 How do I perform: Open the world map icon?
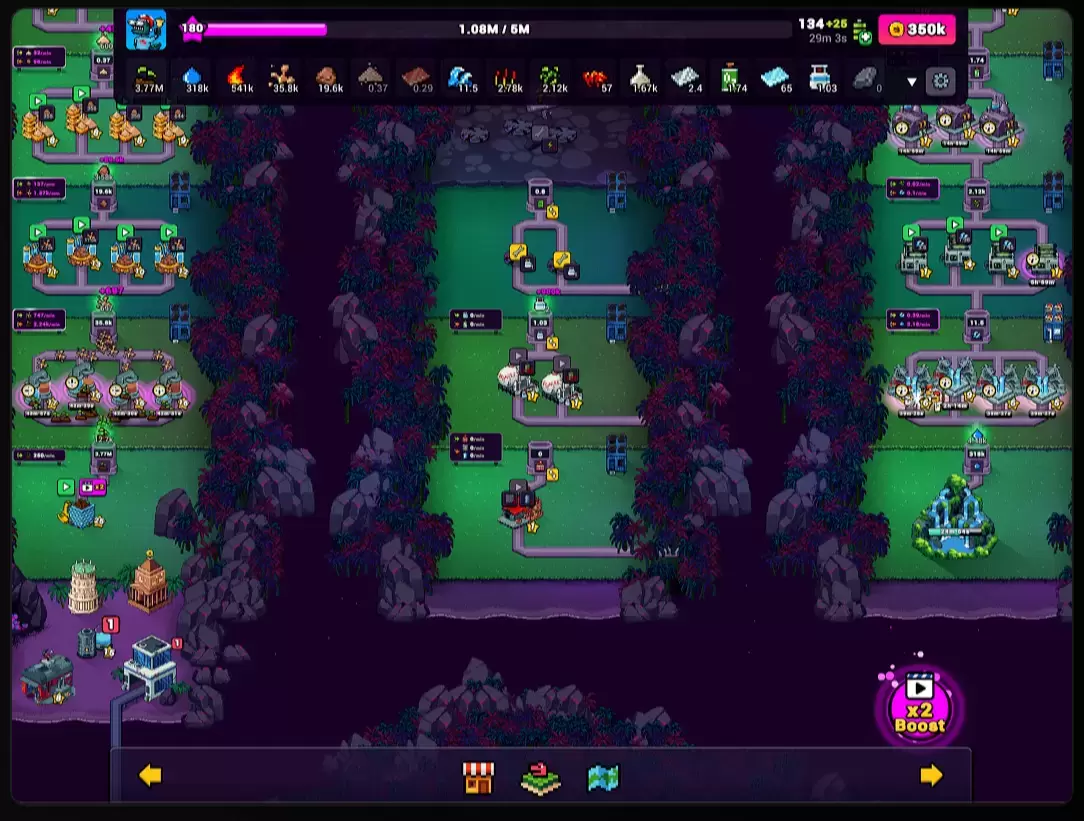click(x=603, y=777)
